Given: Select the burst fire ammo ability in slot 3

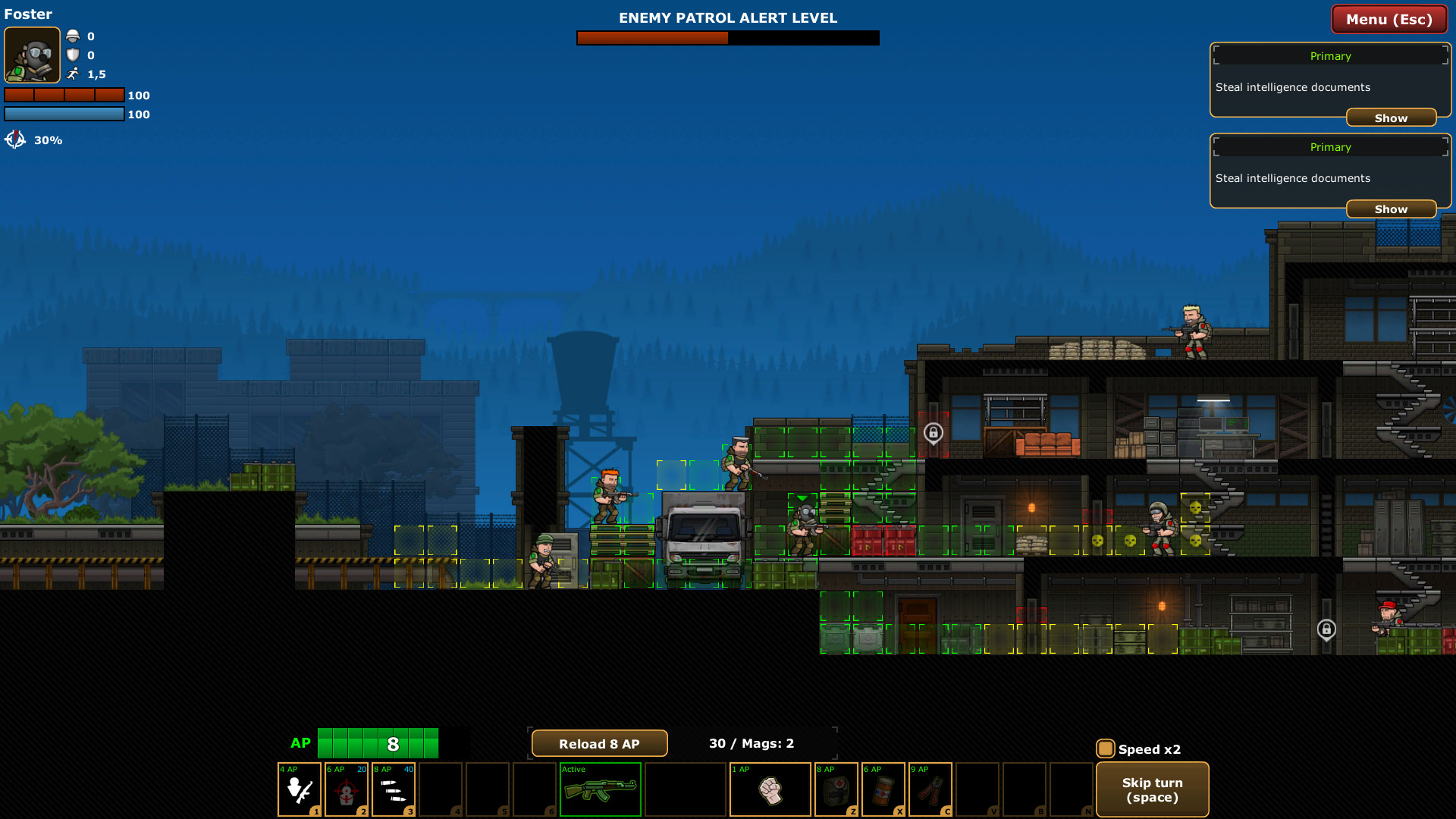Looking at the screenshot, I should 394,789.
